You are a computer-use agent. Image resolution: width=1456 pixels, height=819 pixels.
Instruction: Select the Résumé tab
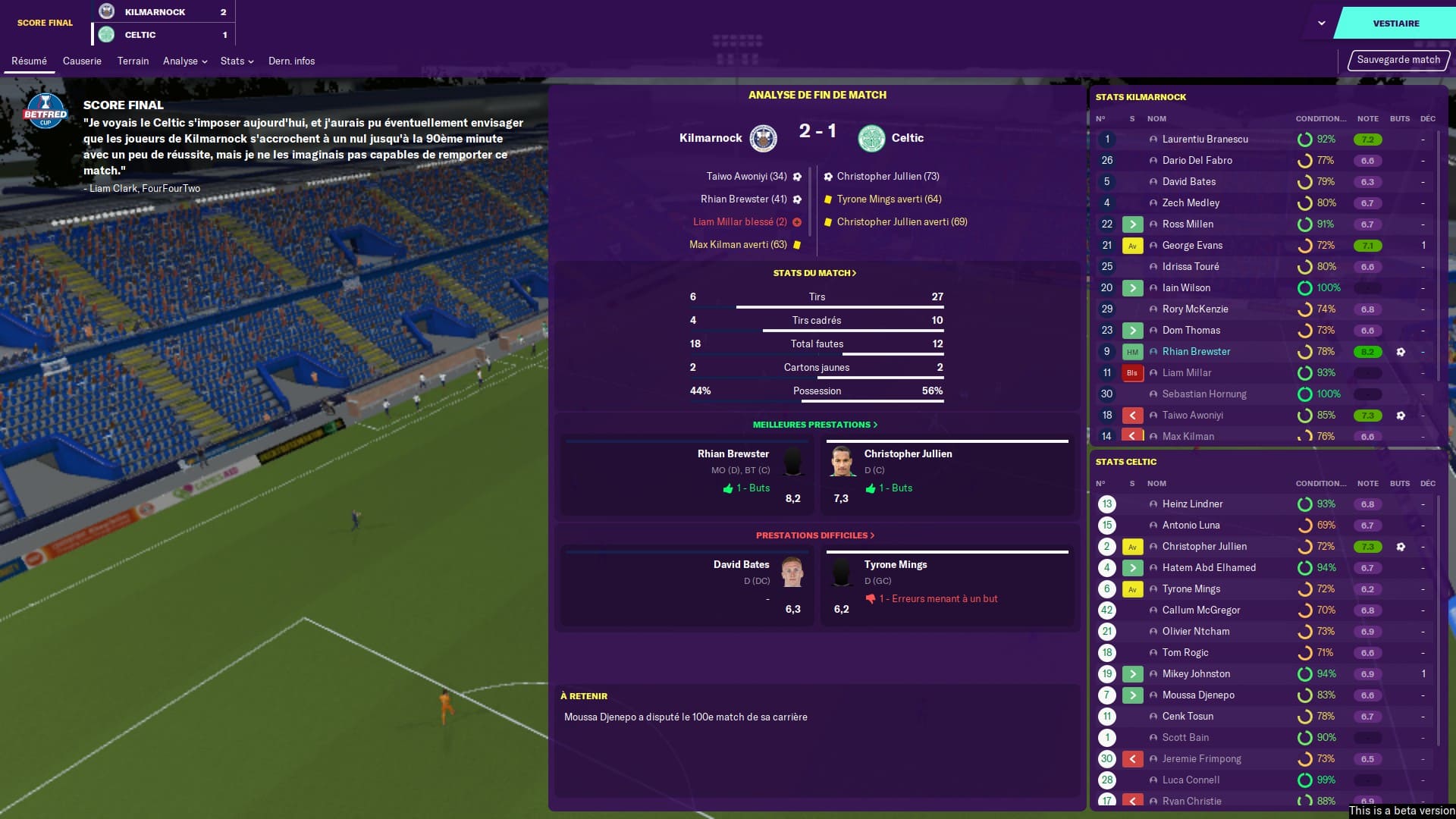[x=29, y=61]
